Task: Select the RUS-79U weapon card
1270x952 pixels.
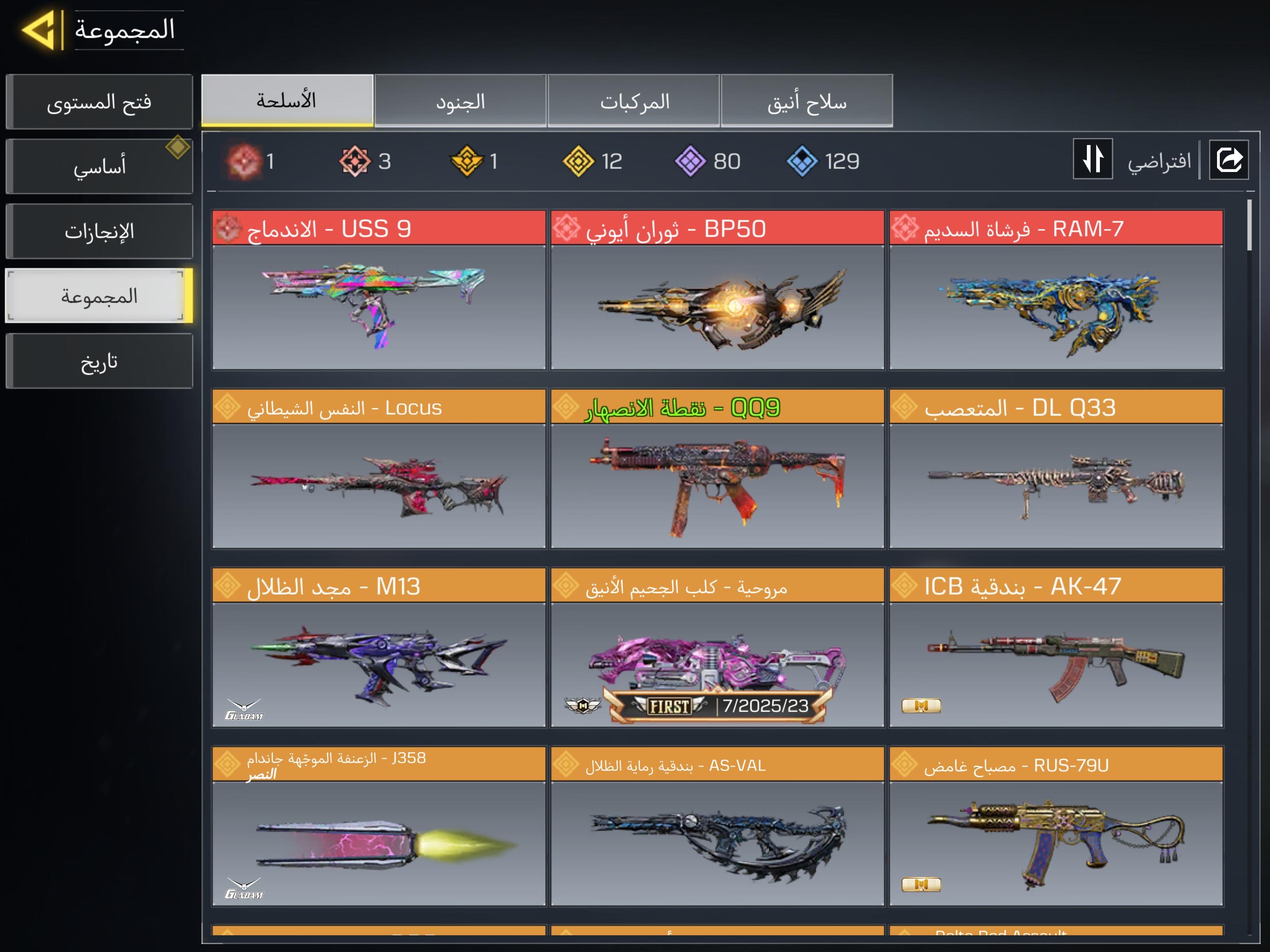Action: coord(1055,826)
